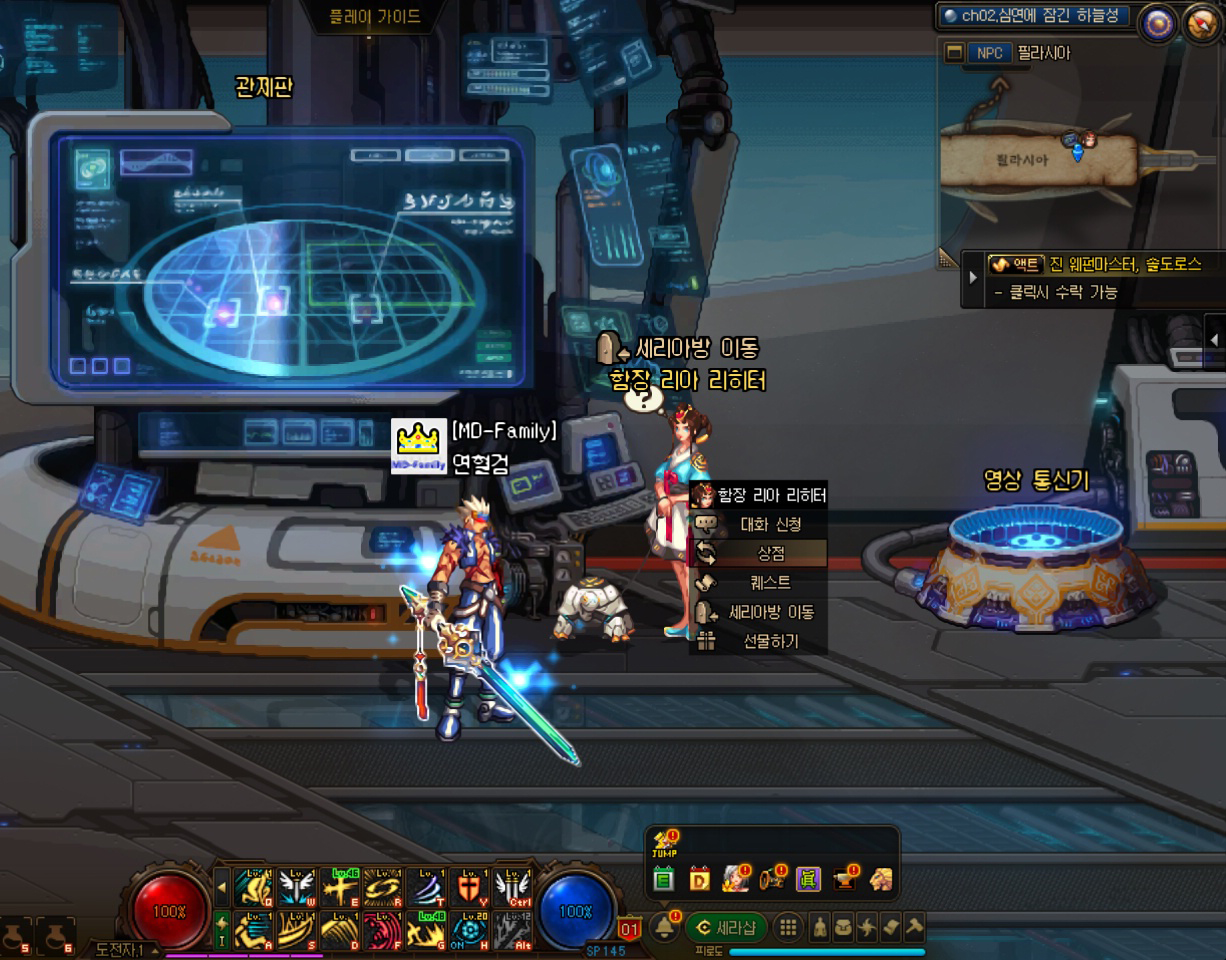Viewport: 1226px width, 960px height.
Task: Select 대화 신청 in the NPC menu
Action: click(770, 524)
